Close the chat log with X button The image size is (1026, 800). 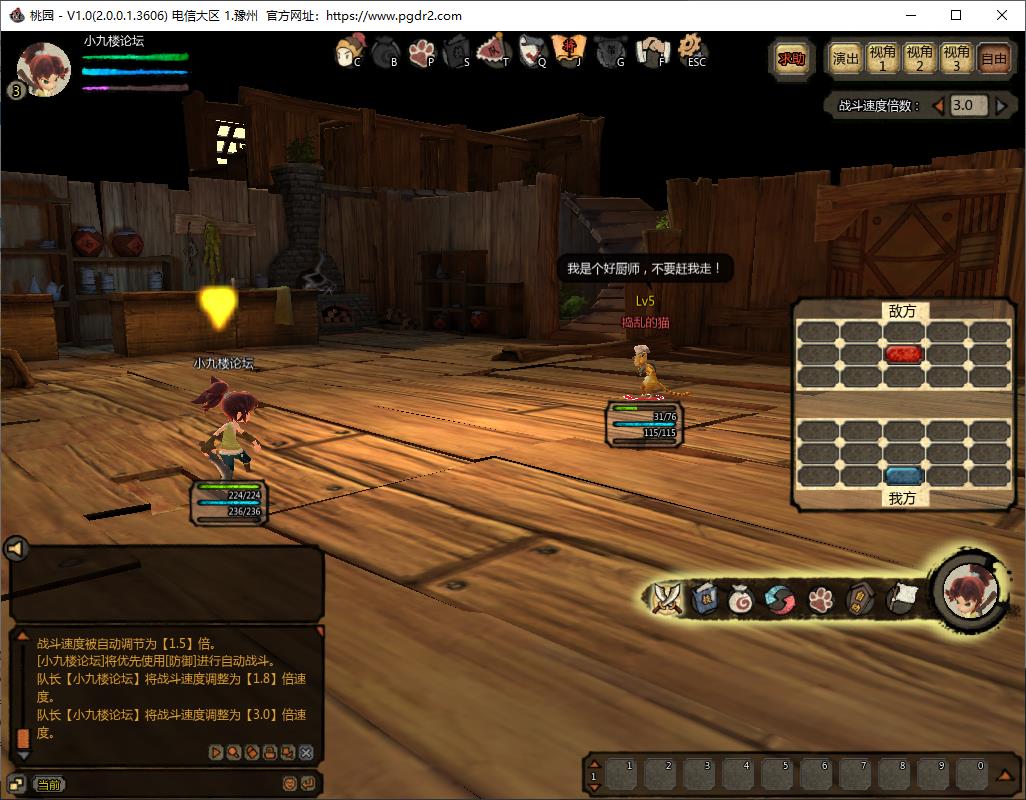[306, 752]
